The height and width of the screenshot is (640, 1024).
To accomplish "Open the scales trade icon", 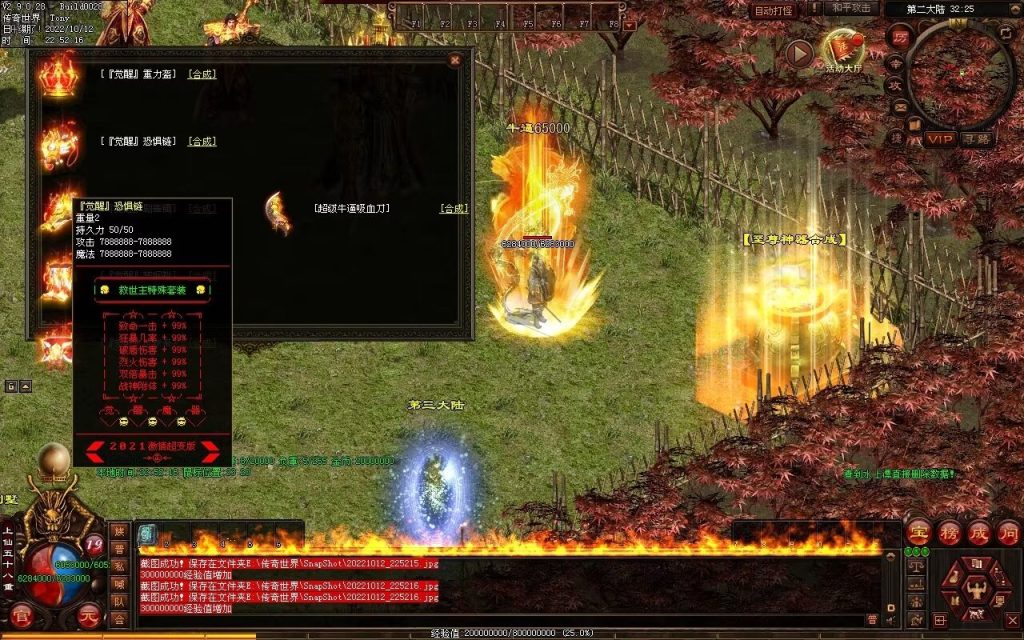I will coord(914,566).
